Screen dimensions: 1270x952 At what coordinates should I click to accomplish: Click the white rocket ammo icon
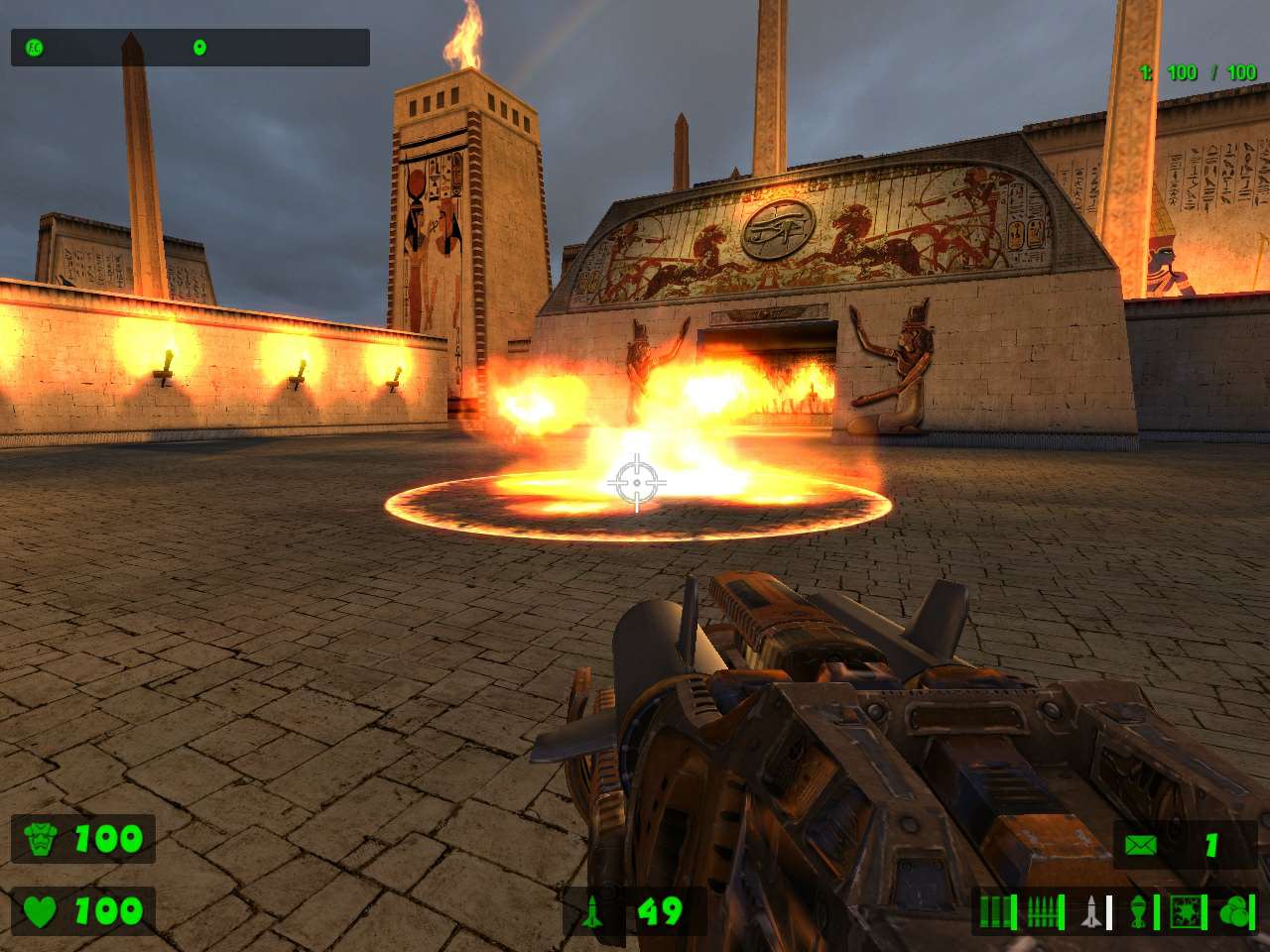tap(1092, 910)
